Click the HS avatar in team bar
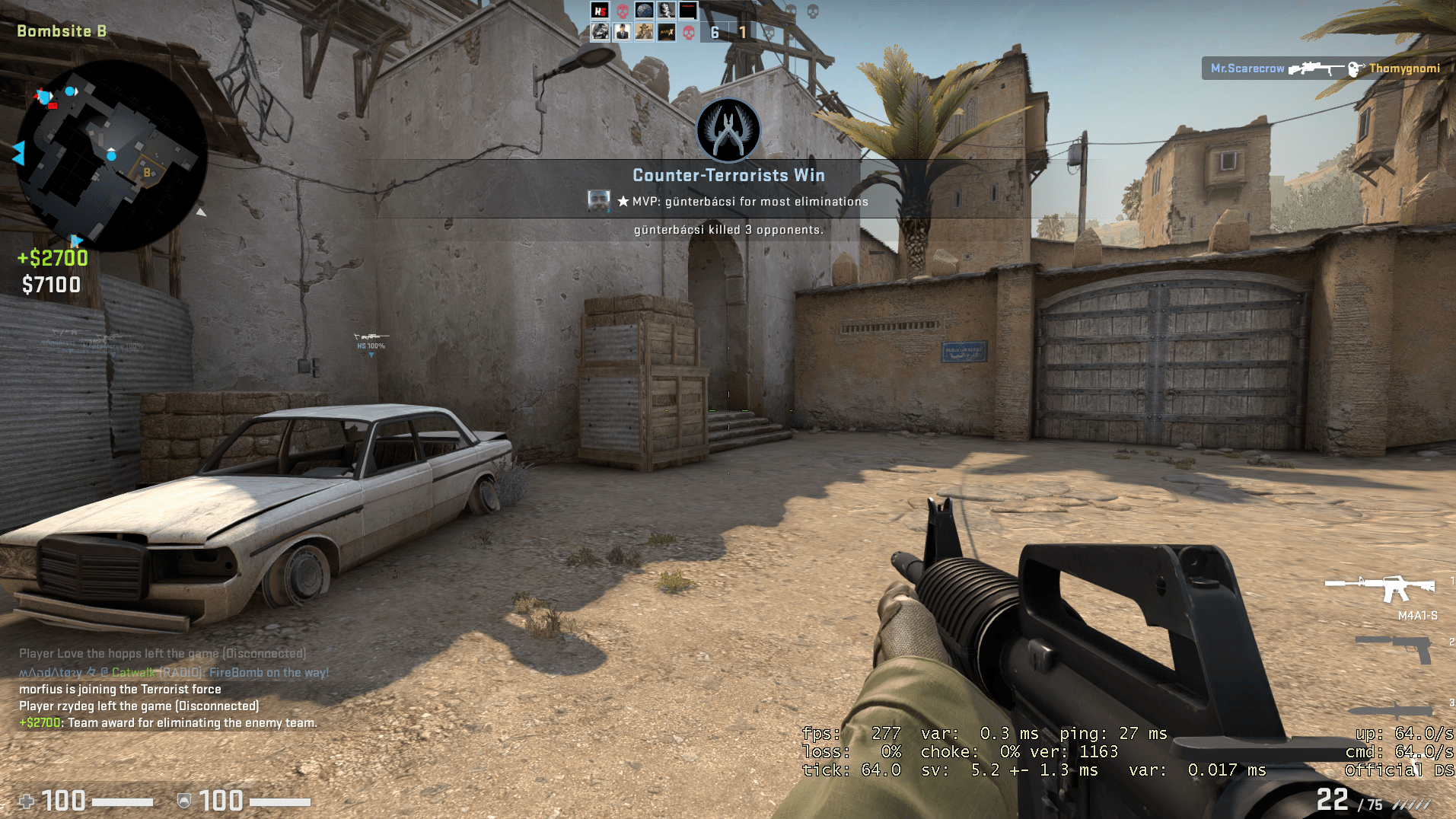 pos(601,11)
